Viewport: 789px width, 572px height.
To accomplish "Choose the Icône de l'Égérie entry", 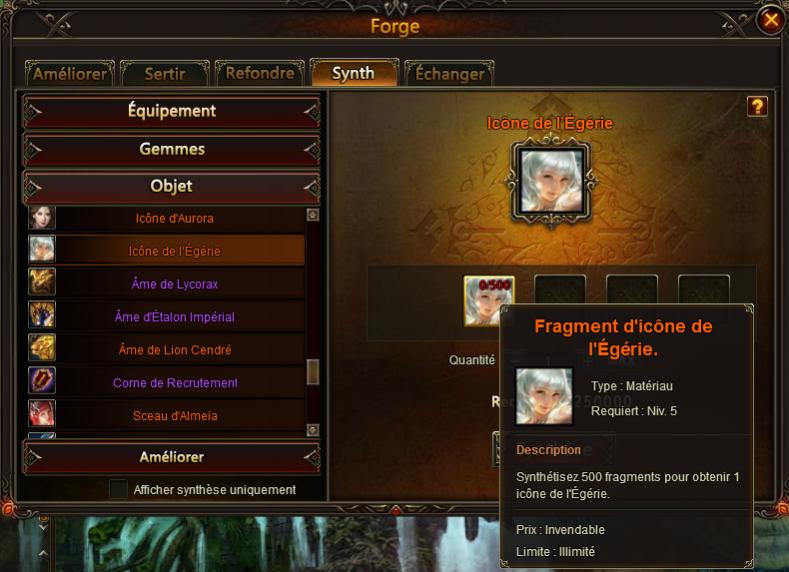I will [x=174, y=251].
